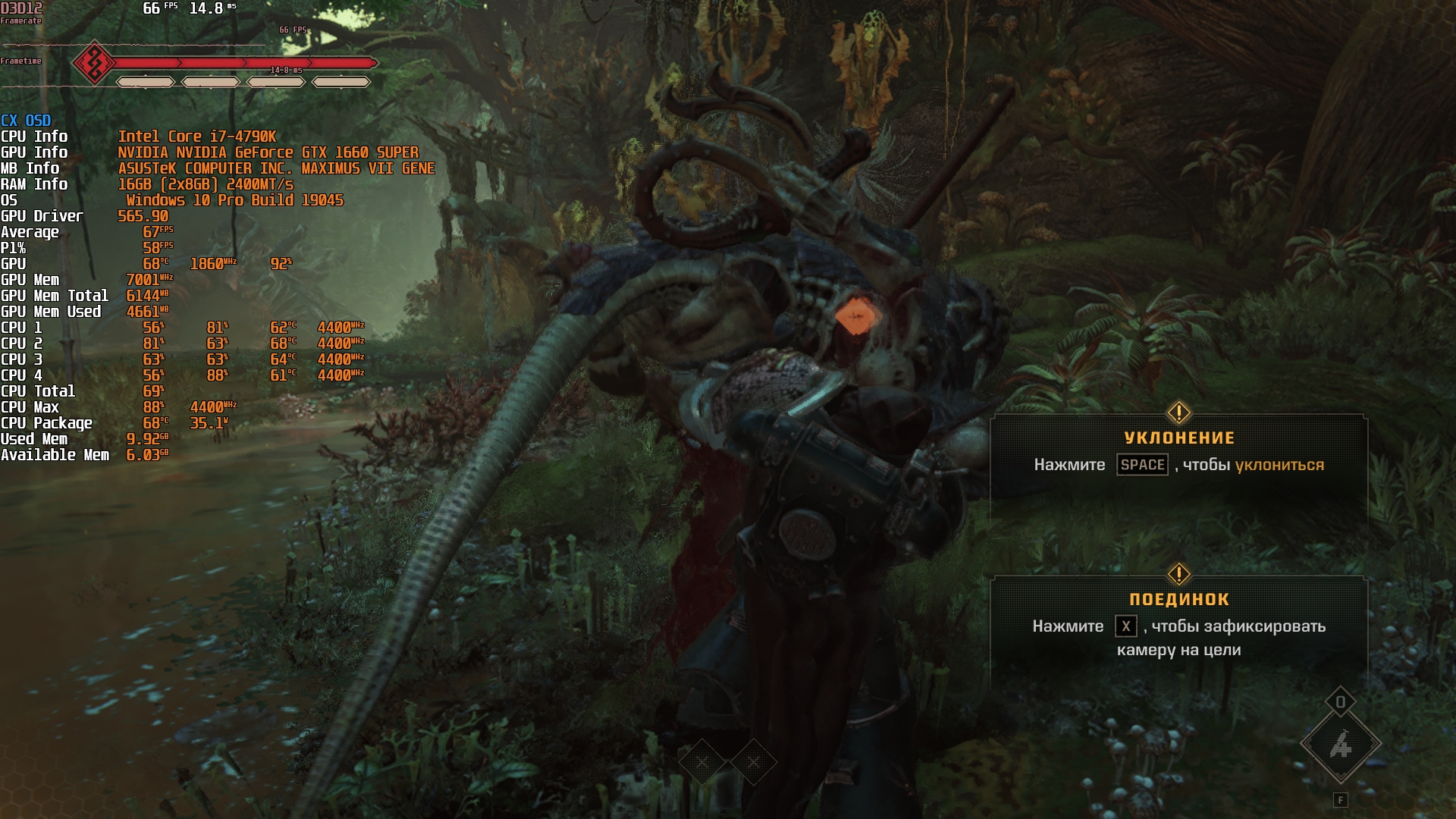Select the УКЛОНЕНИЕ dodge tutorial panel
The width and height of the screenshot is (1456, 819).
pos(1178,457)
